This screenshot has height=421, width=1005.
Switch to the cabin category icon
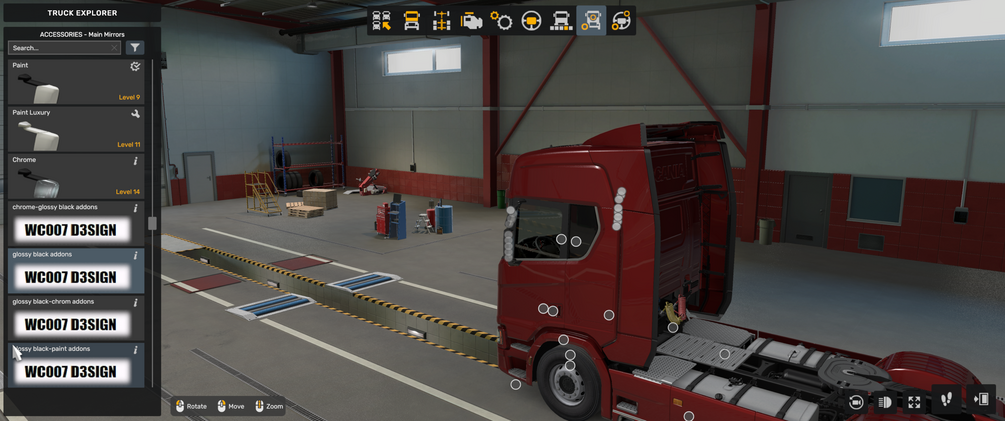coord(411,21)
